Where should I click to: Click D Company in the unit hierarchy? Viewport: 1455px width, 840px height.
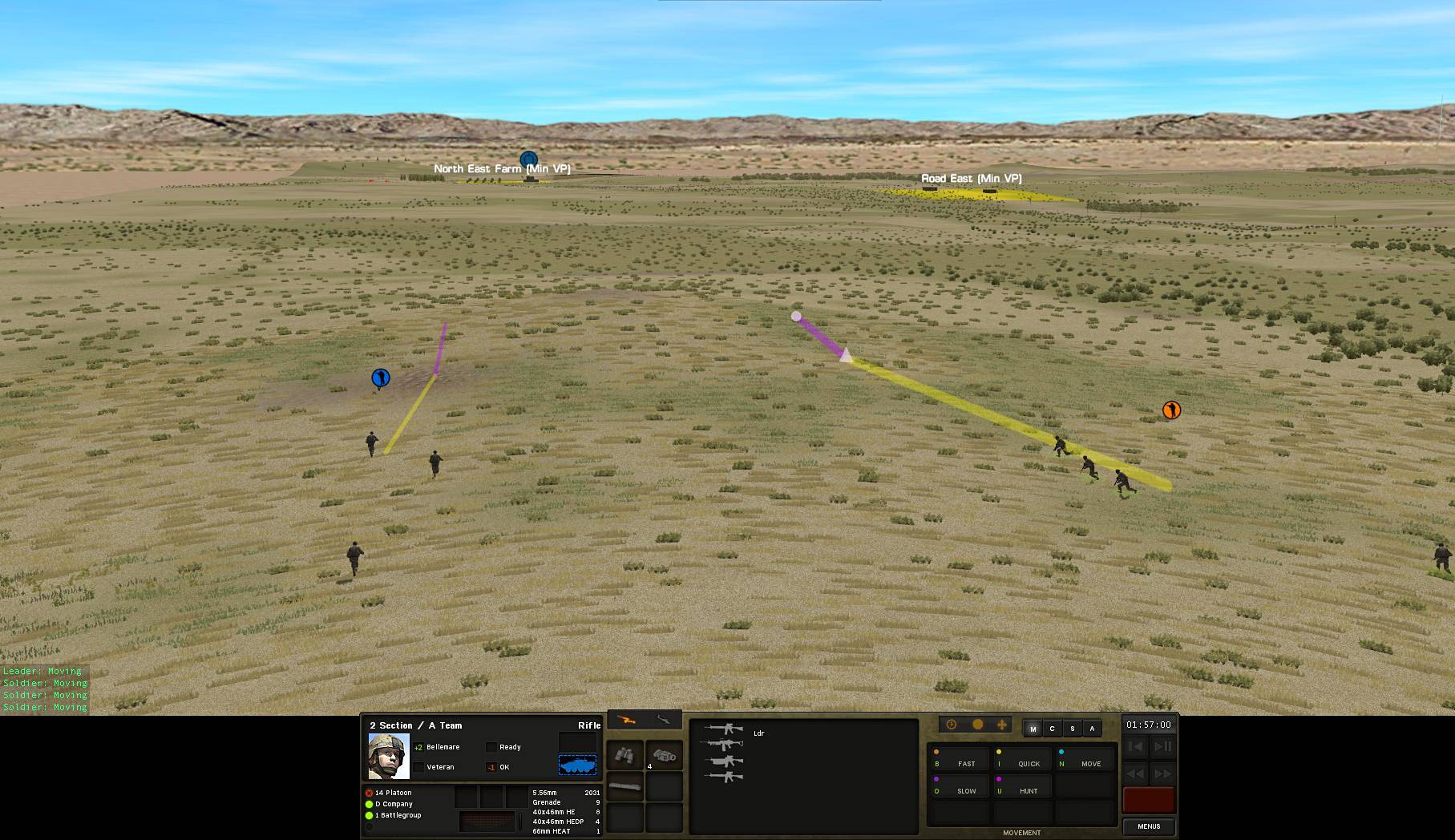click(393, 803)
